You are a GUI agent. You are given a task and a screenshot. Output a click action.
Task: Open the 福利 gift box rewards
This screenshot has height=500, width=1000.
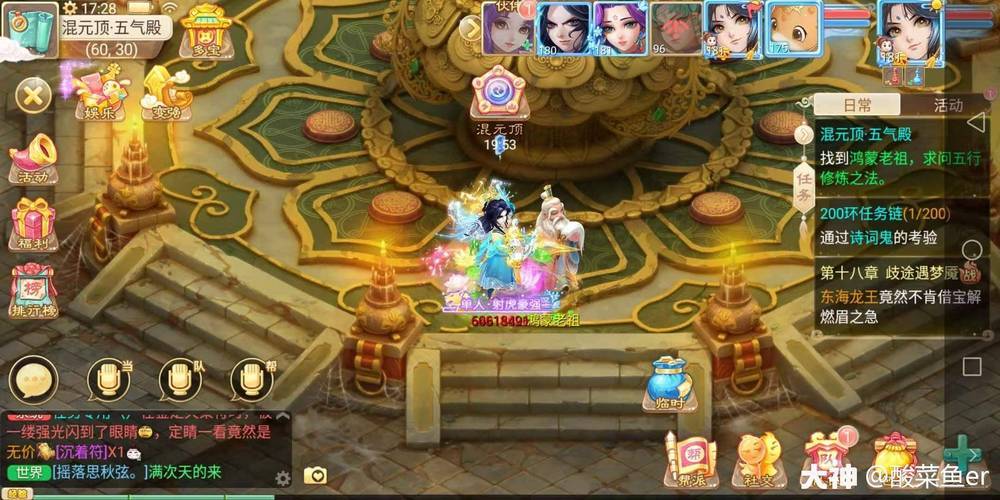click(33, 222)
